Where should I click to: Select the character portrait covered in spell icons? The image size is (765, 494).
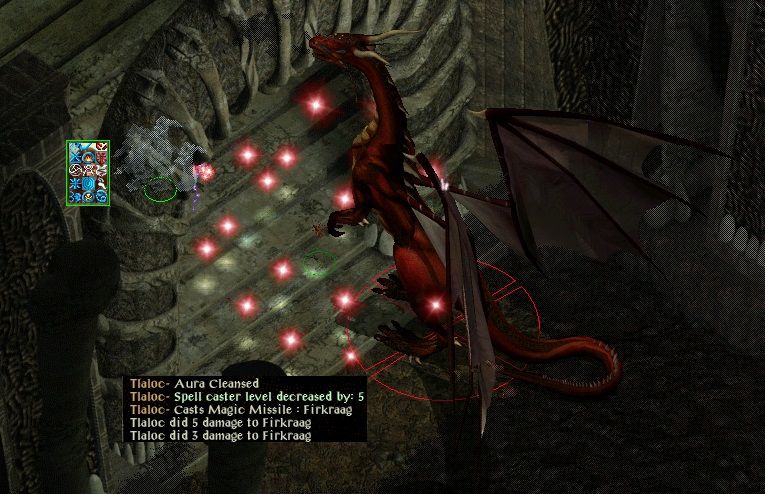88,173
